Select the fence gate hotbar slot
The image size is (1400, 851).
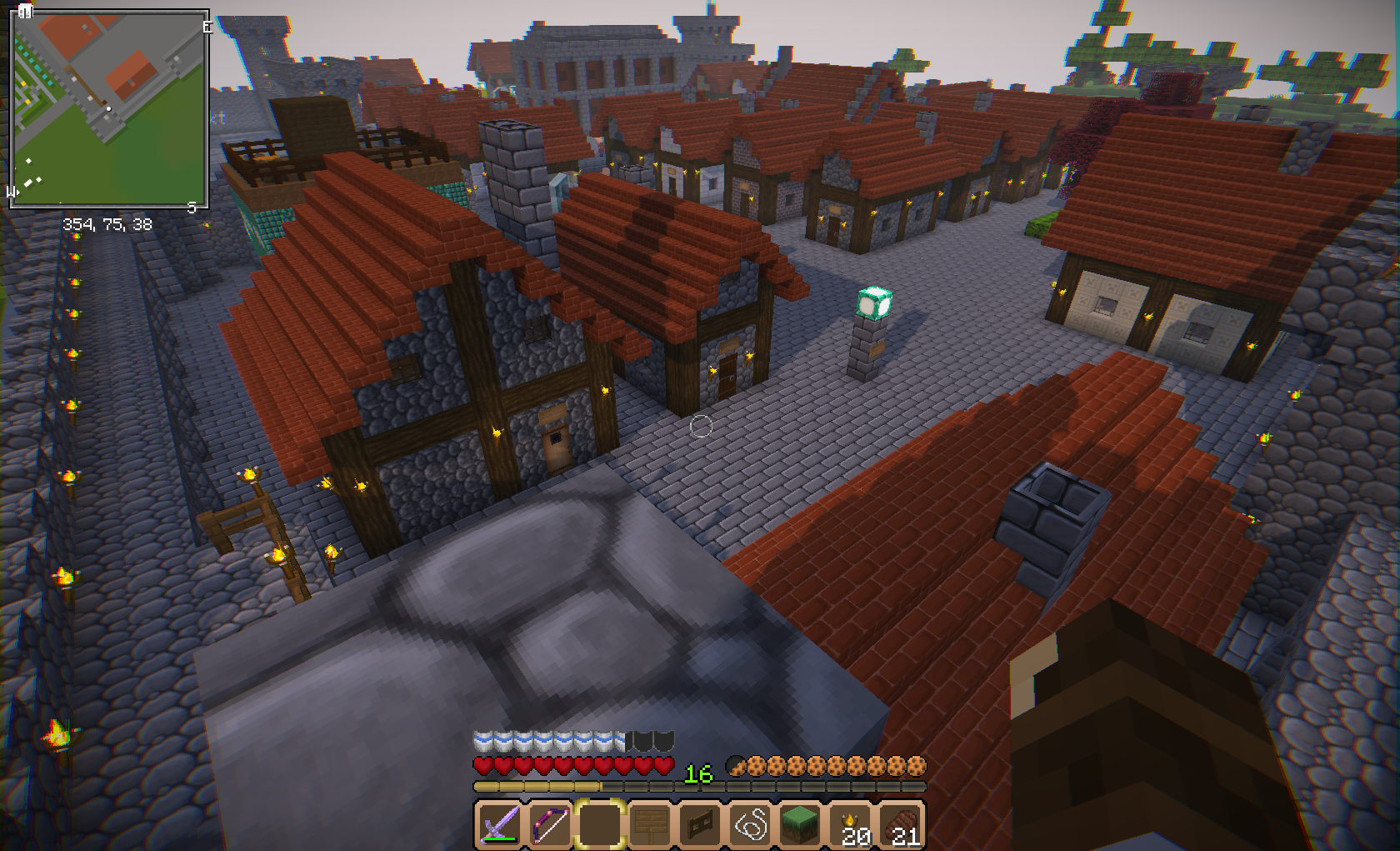(700, 824)
